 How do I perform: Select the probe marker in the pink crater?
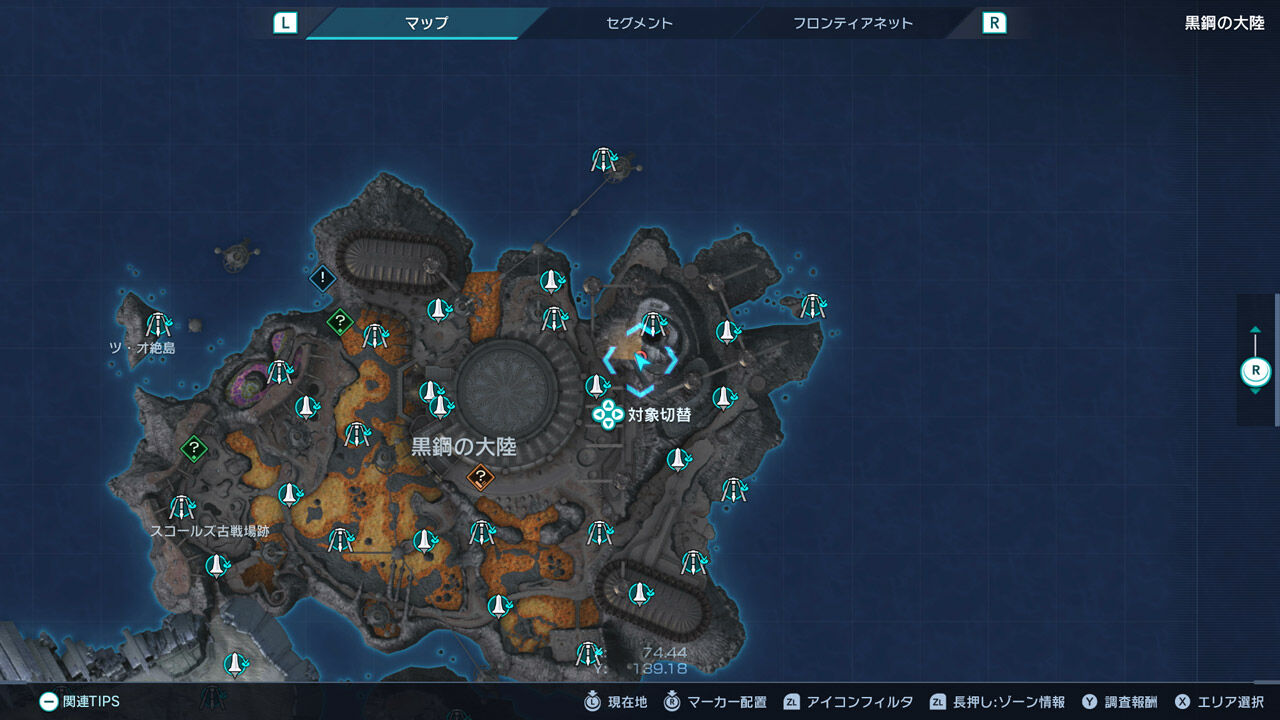[x=279, y=372]
